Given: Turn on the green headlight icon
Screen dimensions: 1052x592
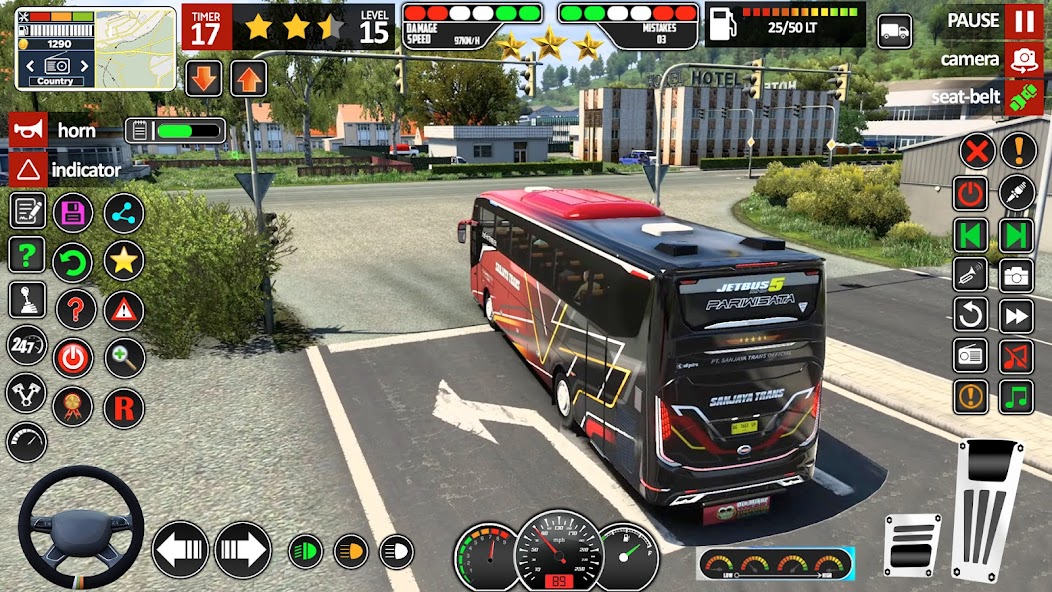Looking at the screenshot, I should tap(305, 550).
